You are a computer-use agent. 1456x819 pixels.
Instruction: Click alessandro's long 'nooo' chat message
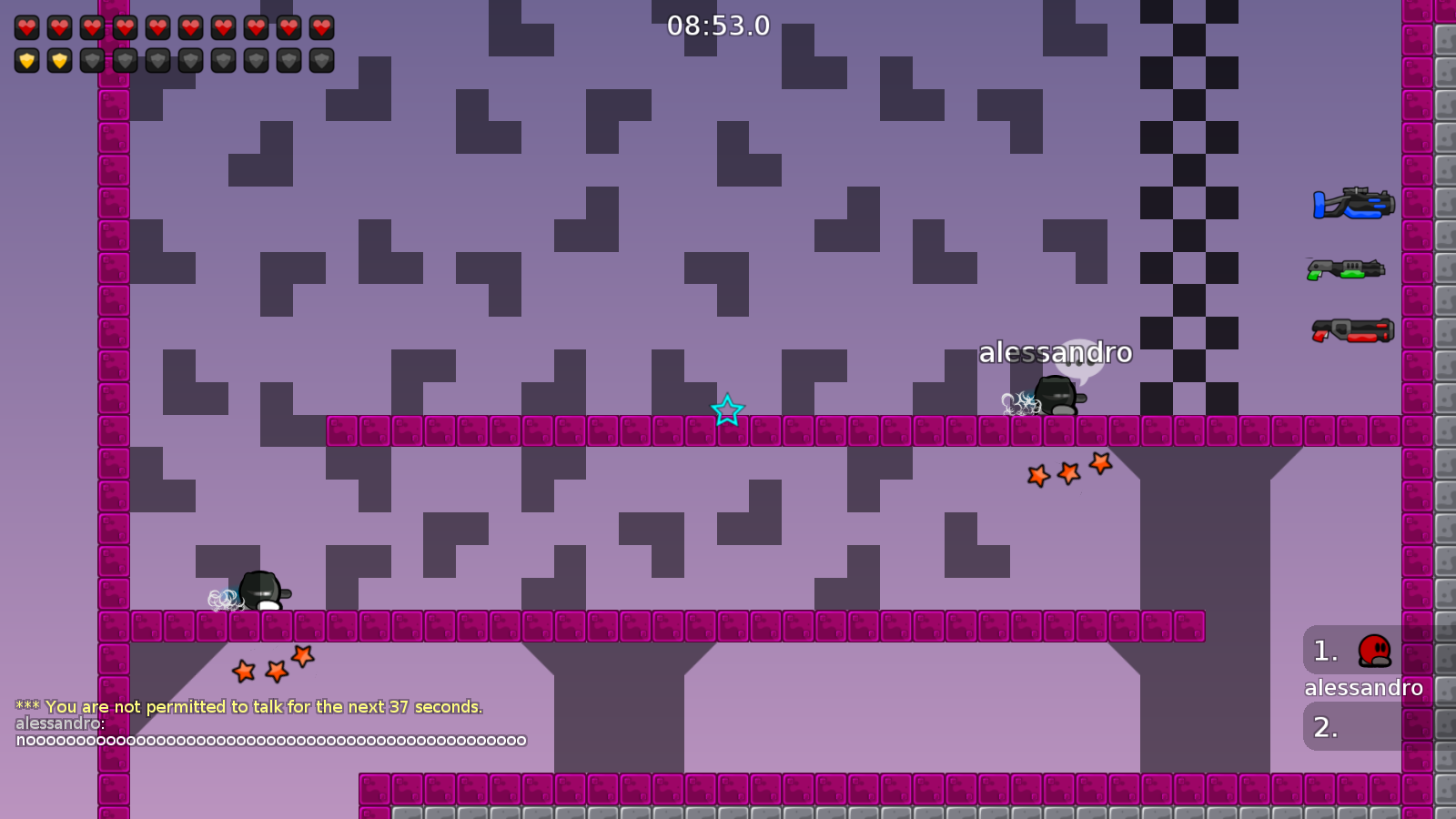268,740
